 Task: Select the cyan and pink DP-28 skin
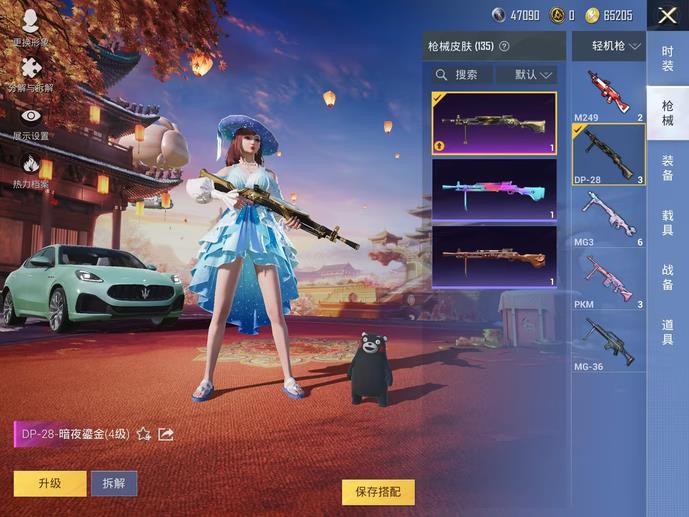tap(494, 191)
